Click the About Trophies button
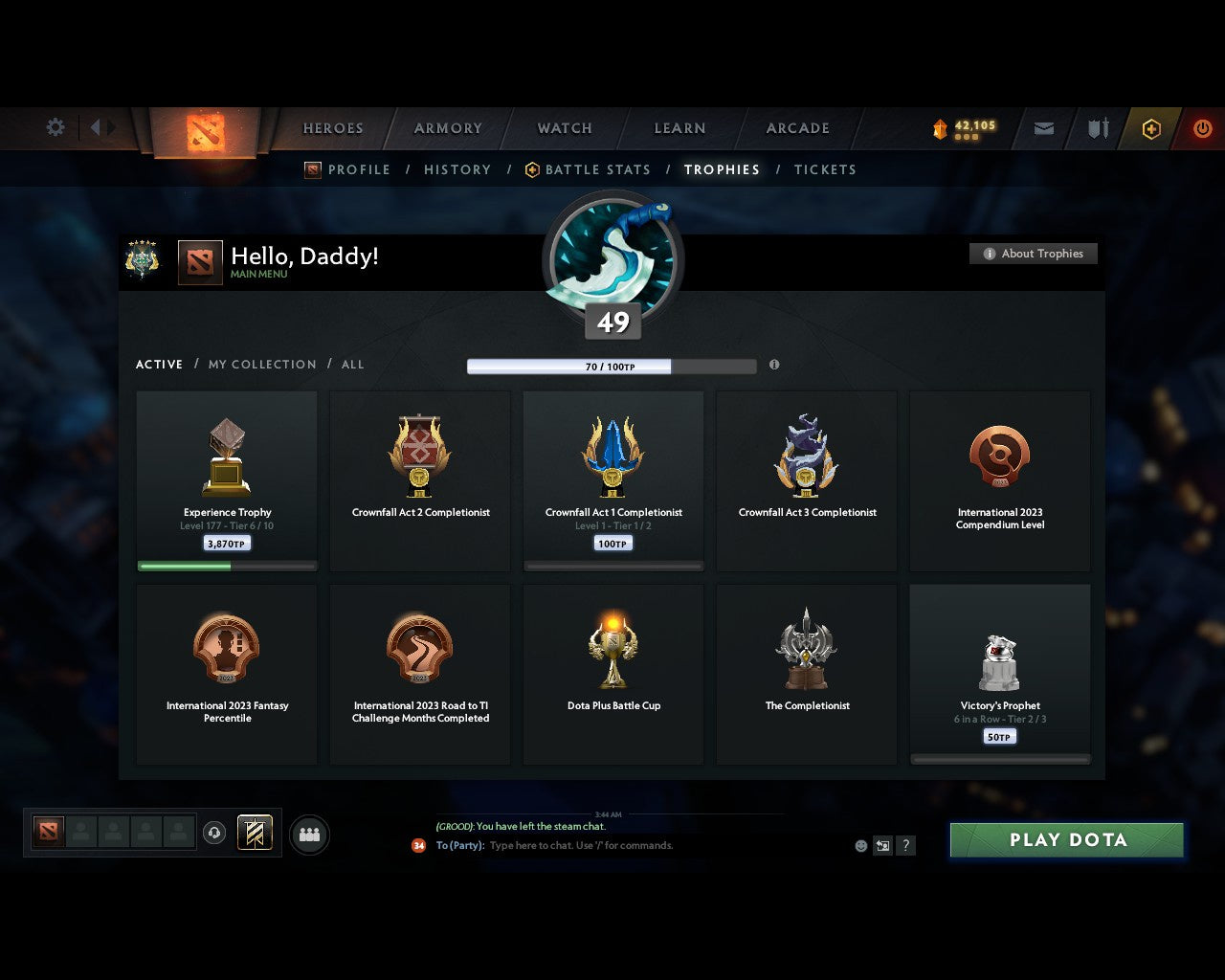1225x980 pixels. point(1034,254)
